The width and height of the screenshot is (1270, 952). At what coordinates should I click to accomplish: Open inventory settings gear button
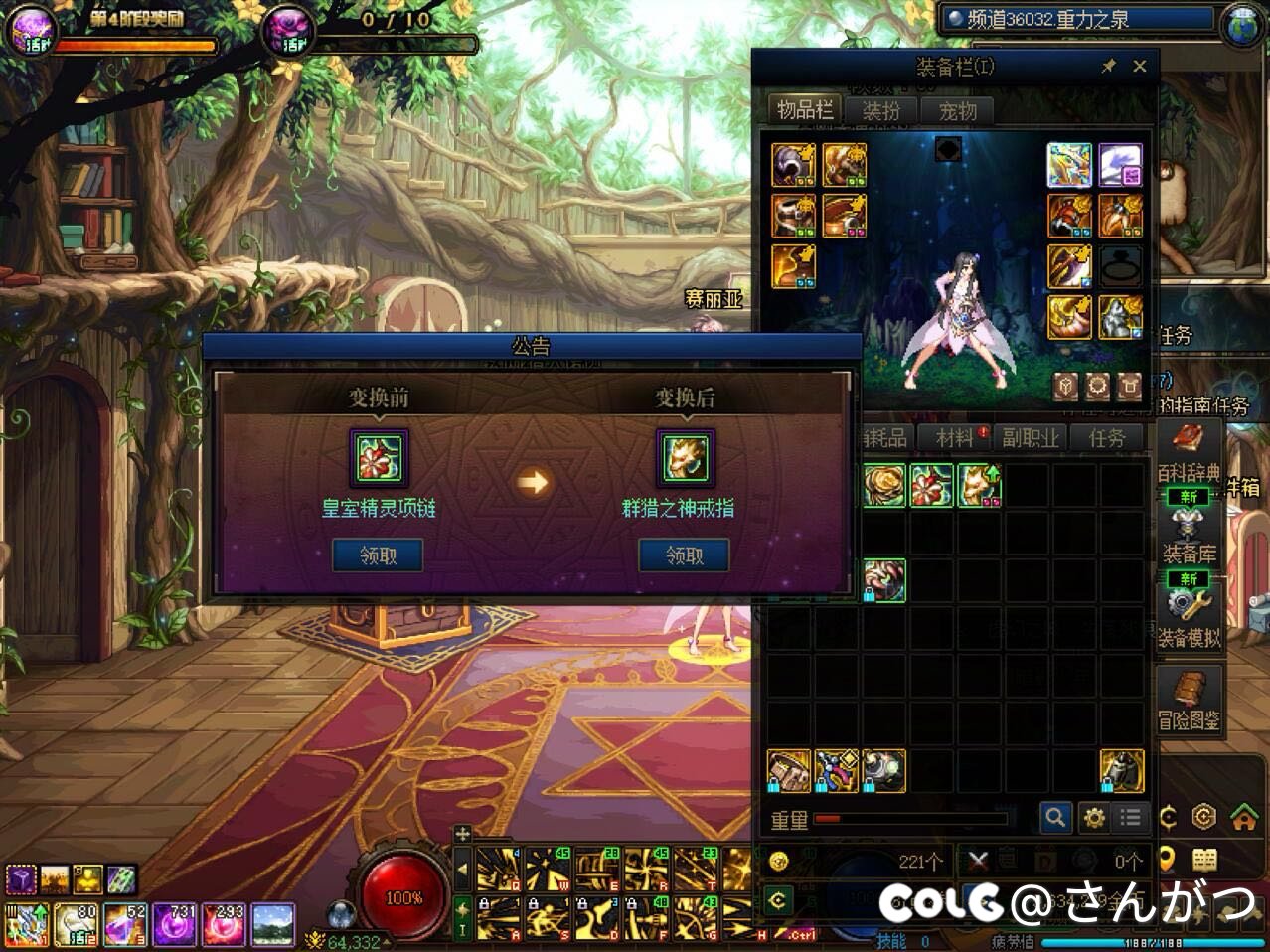[x=1094, y=818]
